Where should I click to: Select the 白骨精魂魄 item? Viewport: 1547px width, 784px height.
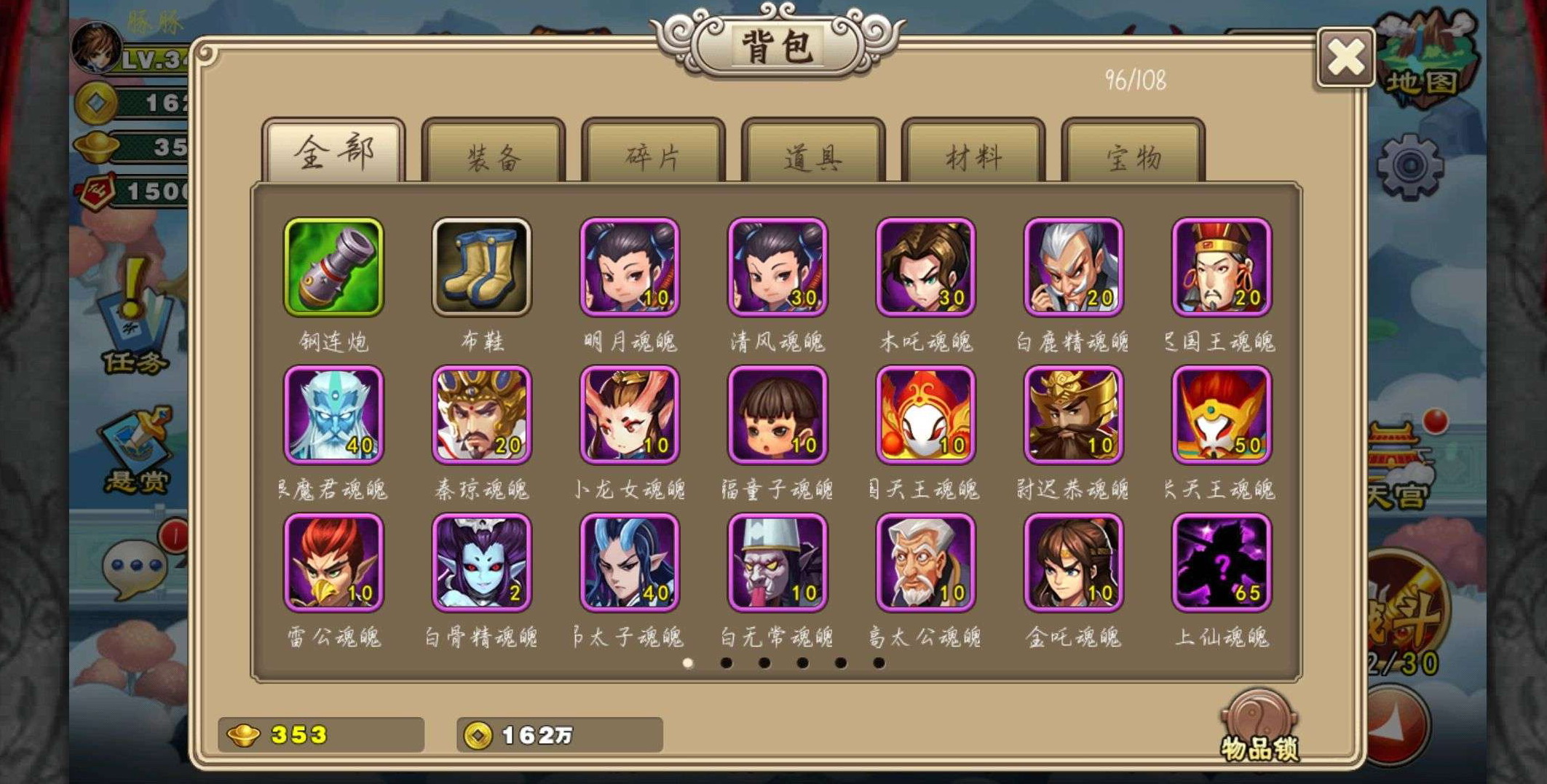point(481,563)
